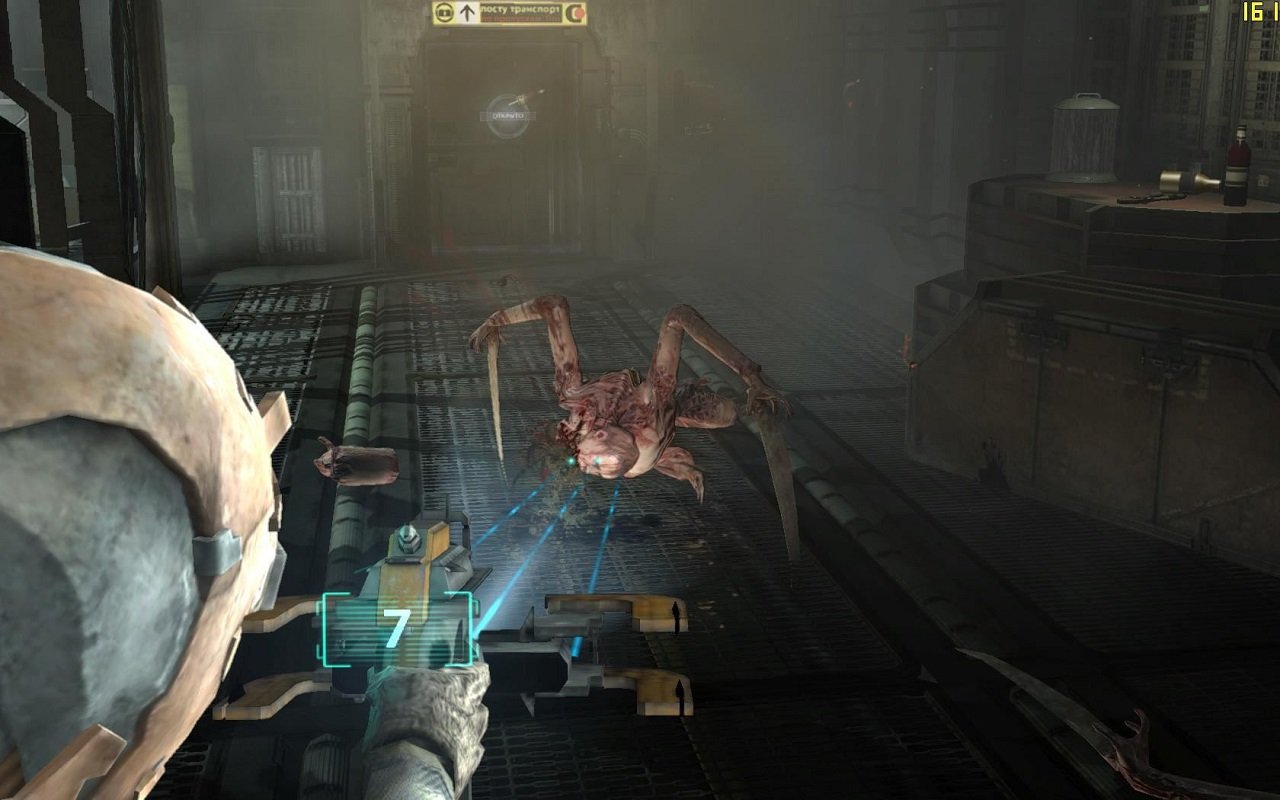The image size is (1280, 800).
Task: Select the lock icon on the overhead sign
Action: pyautogui.click(x=444, y=12)
